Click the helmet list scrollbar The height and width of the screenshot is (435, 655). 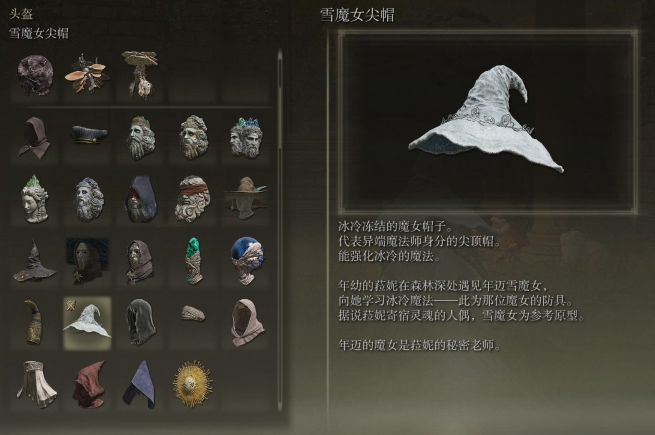click(280, 100)
